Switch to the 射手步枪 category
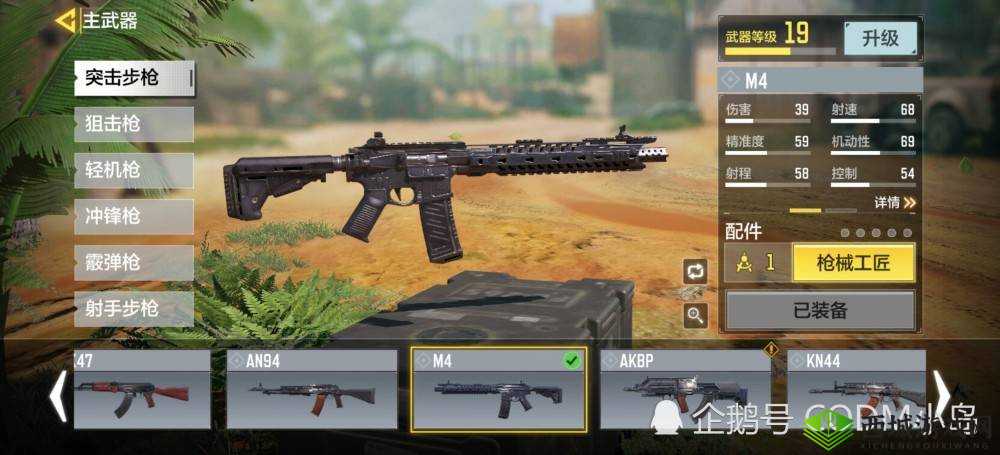 (134, 309)
